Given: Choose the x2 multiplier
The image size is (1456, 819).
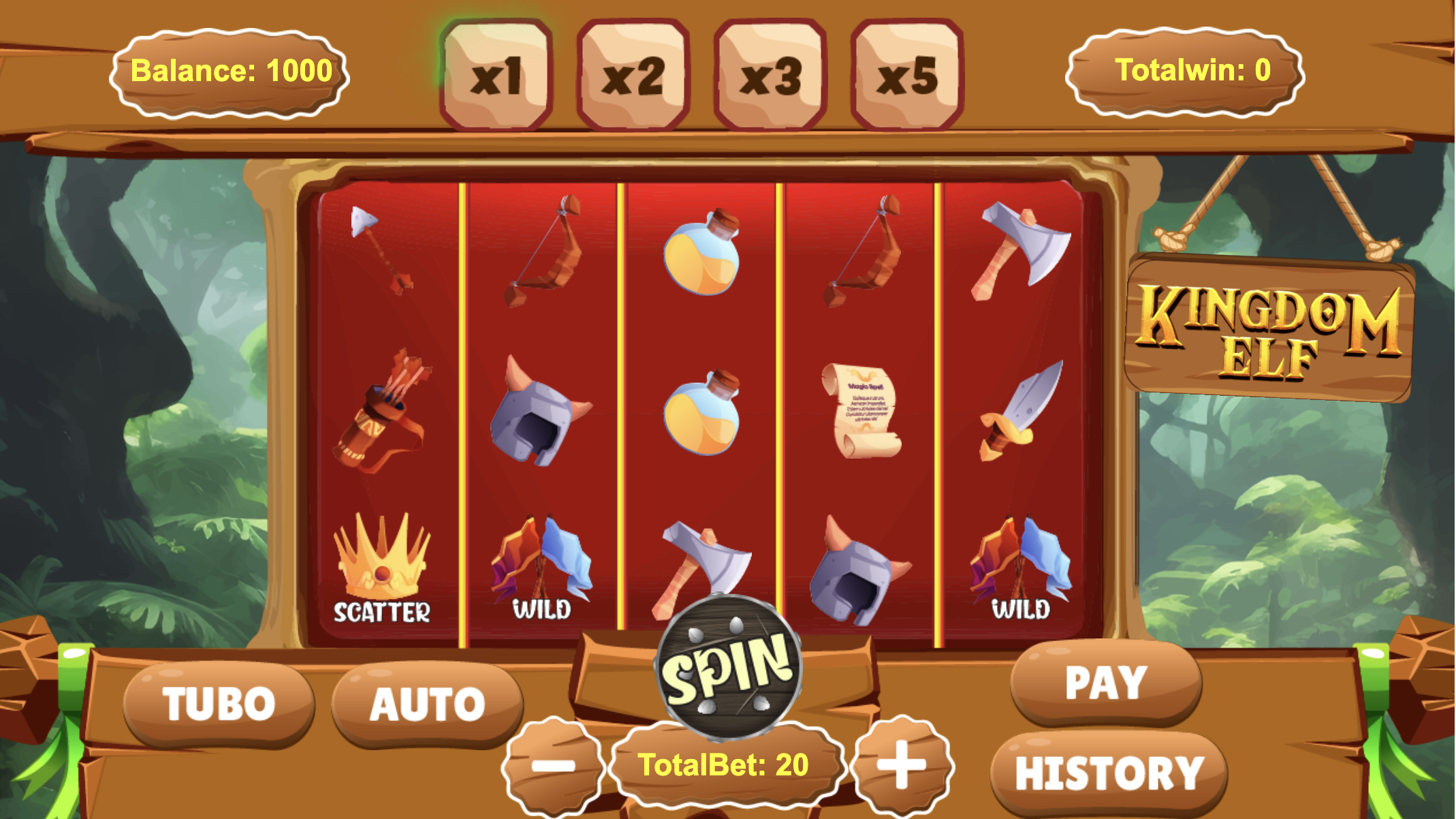Looking at the screenshot, I should 633,75.
